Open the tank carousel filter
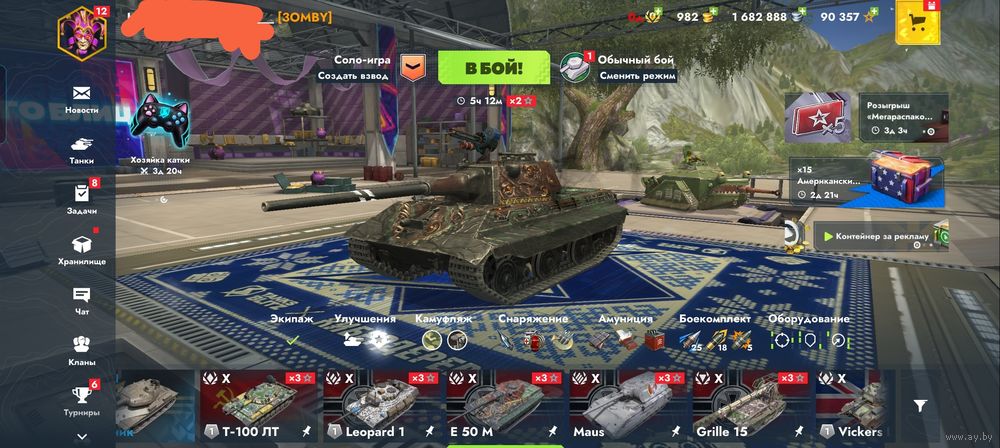The image size is (1000, 448). [920, 405]
